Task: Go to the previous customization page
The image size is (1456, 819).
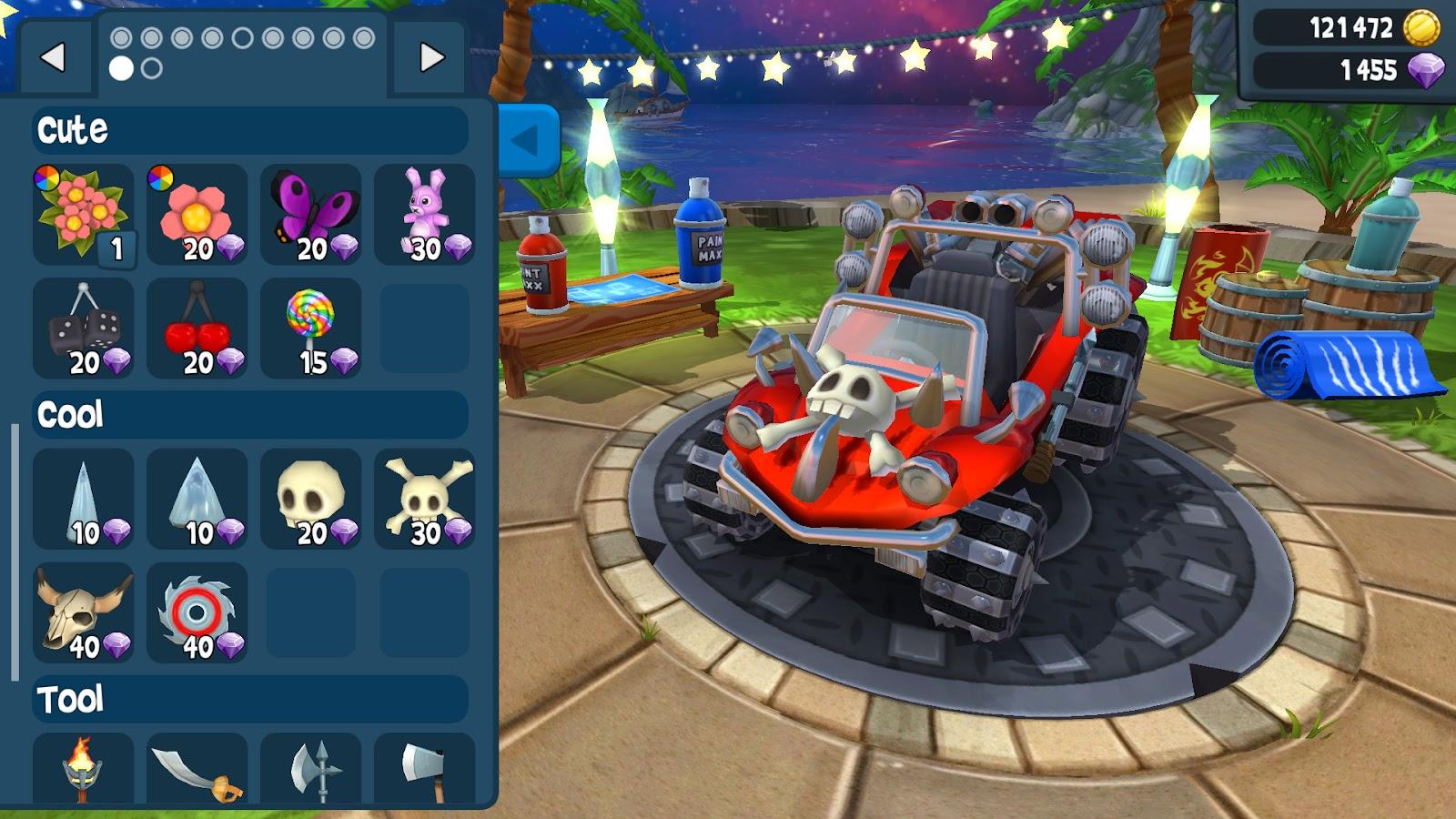Action: click(x=53, y=57)
